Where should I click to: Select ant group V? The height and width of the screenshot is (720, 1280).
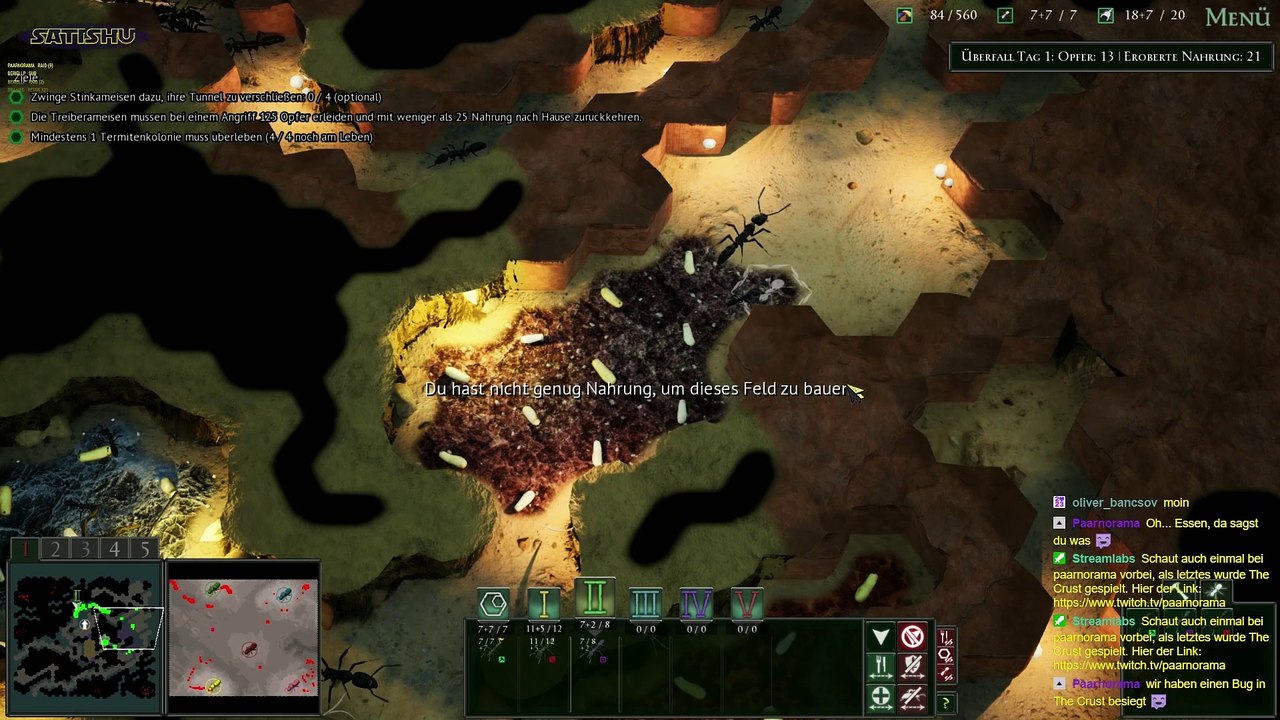[x=747, y=602]
